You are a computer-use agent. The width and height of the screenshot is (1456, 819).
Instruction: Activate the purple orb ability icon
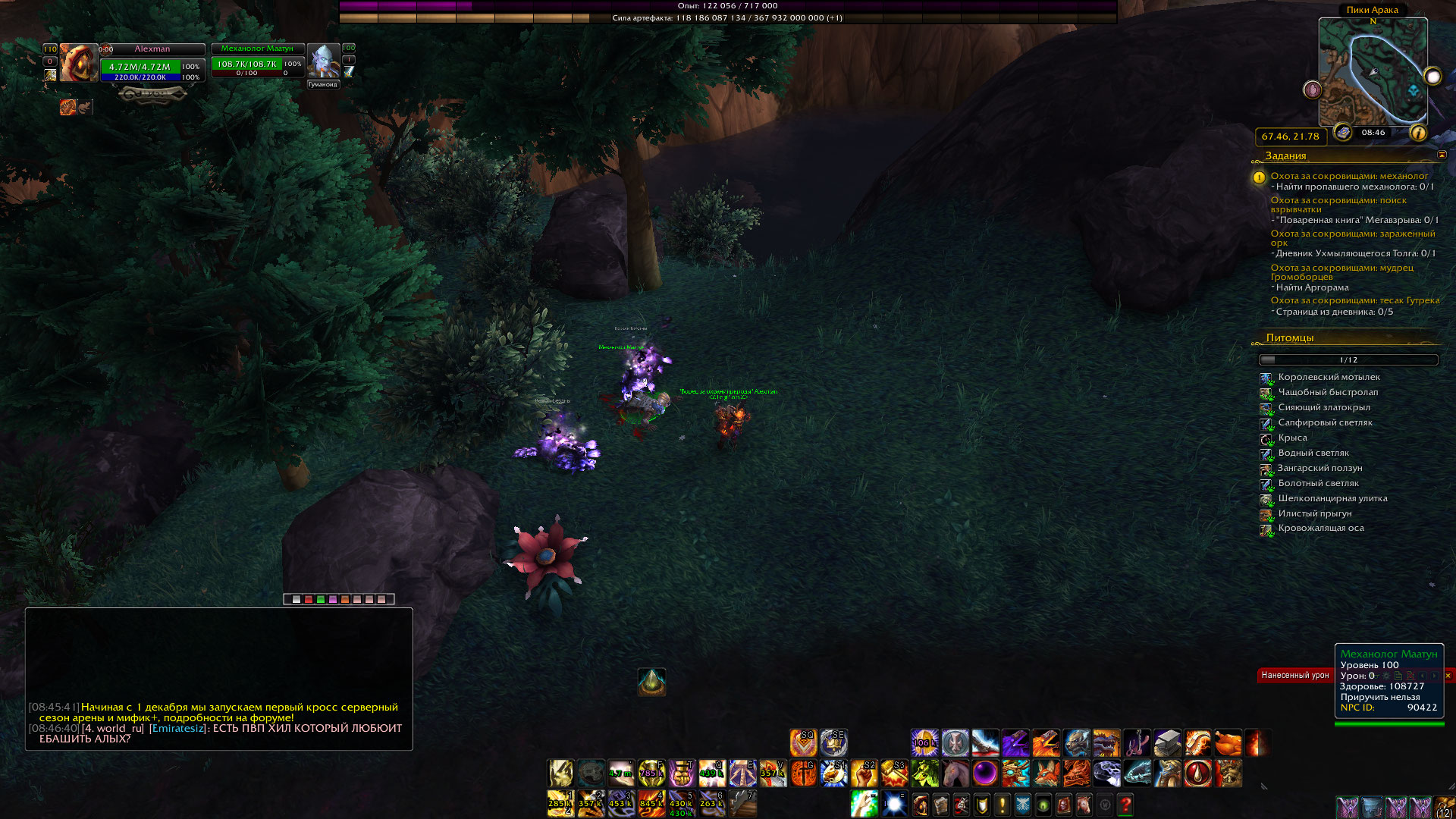[x=985, y=773]
